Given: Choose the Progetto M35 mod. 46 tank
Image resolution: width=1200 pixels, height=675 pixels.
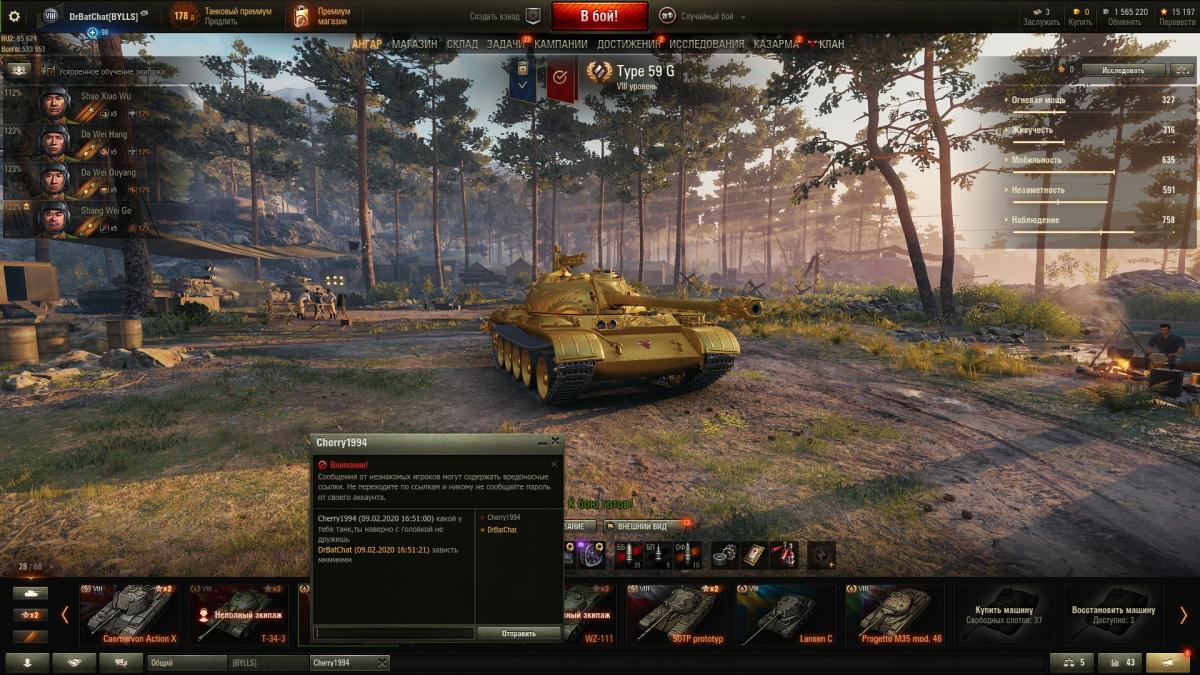Looking at the screenshot, I should tap(893, 613).
